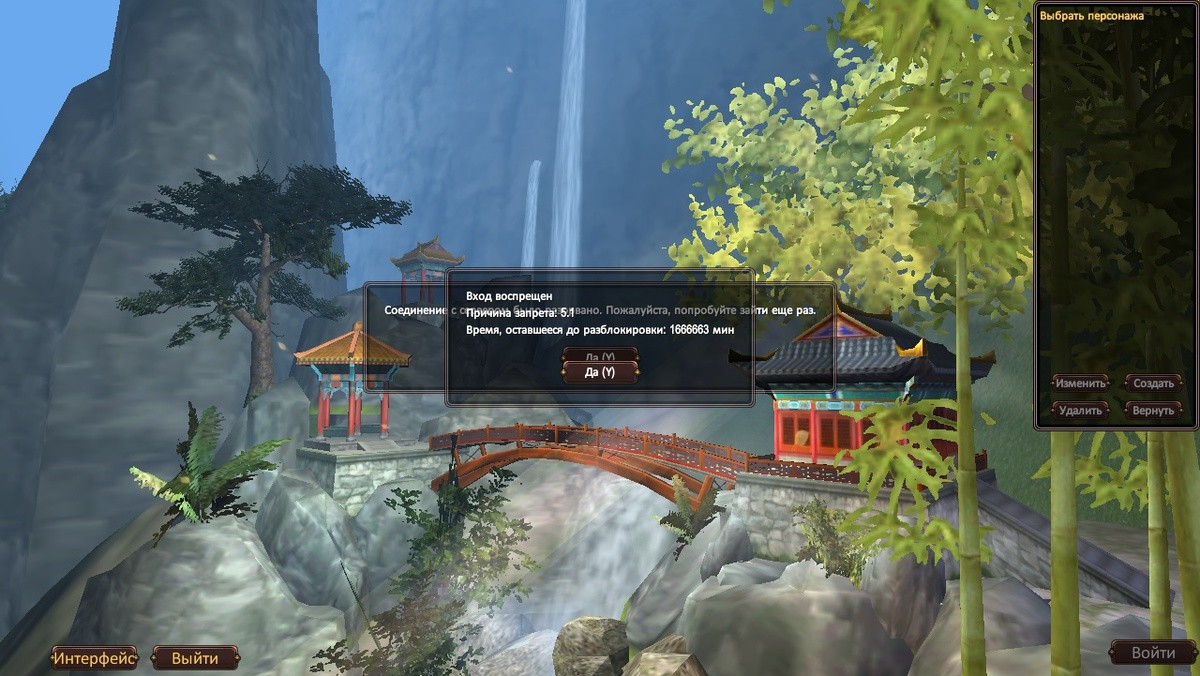
Task: Click Изменить to edit character
Action: point(1080,383)
